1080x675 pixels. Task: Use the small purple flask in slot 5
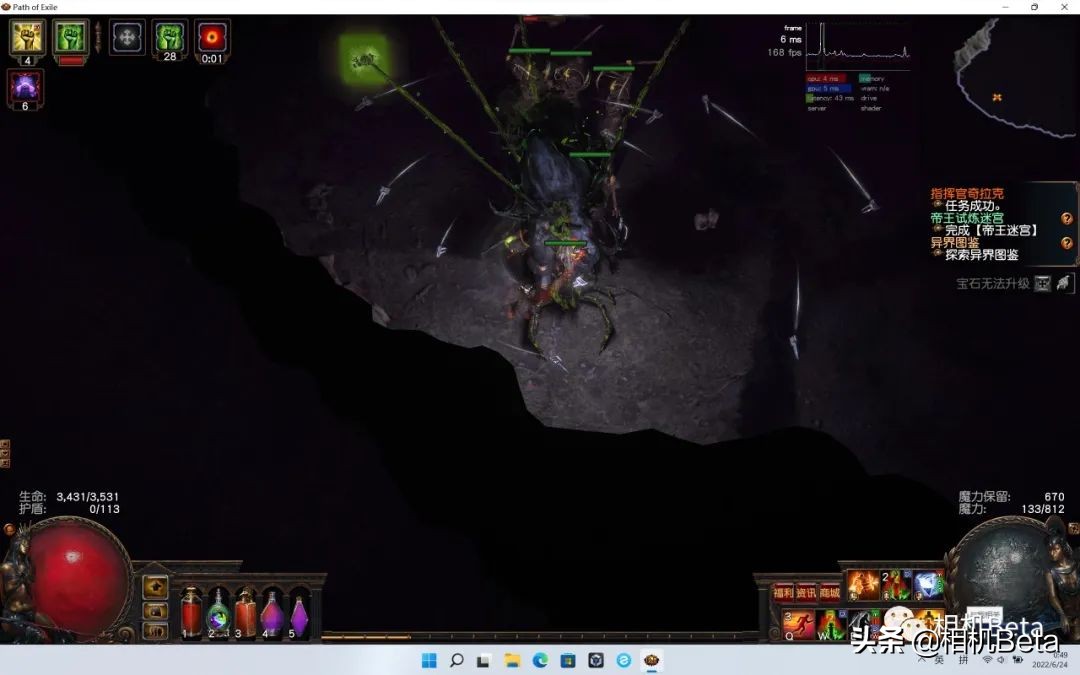pyautogui.click(x=298, y=614)
